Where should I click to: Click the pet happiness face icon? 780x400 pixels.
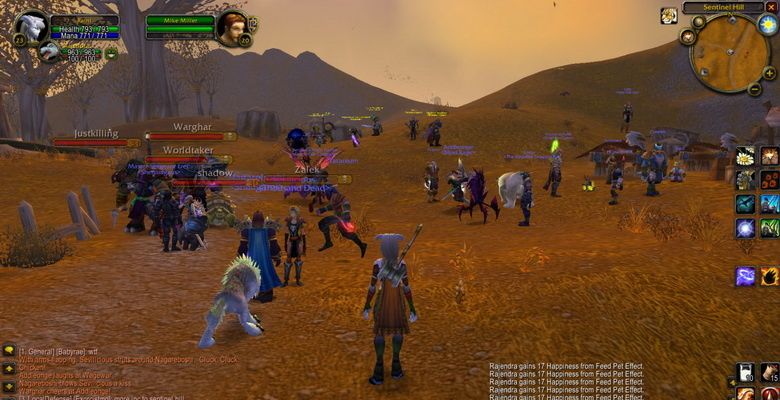click(111, 54)
